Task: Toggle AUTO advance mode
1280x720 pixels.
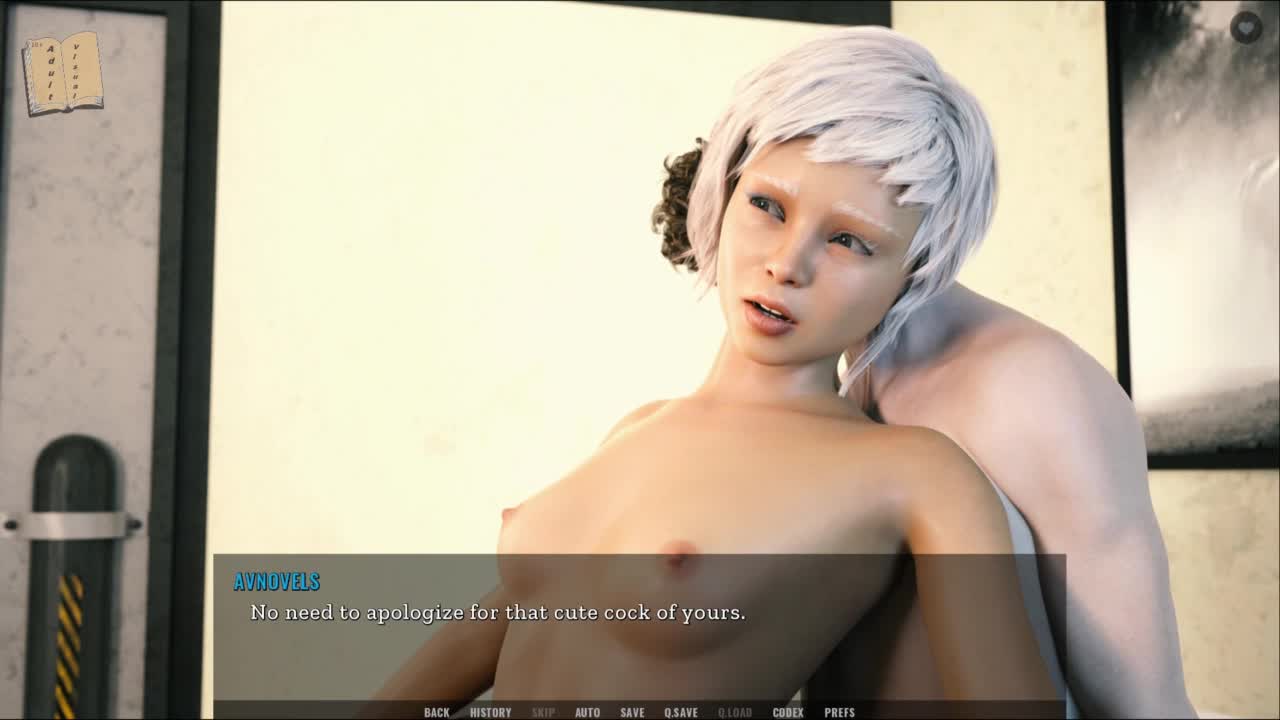Action: tap(587, 712)
